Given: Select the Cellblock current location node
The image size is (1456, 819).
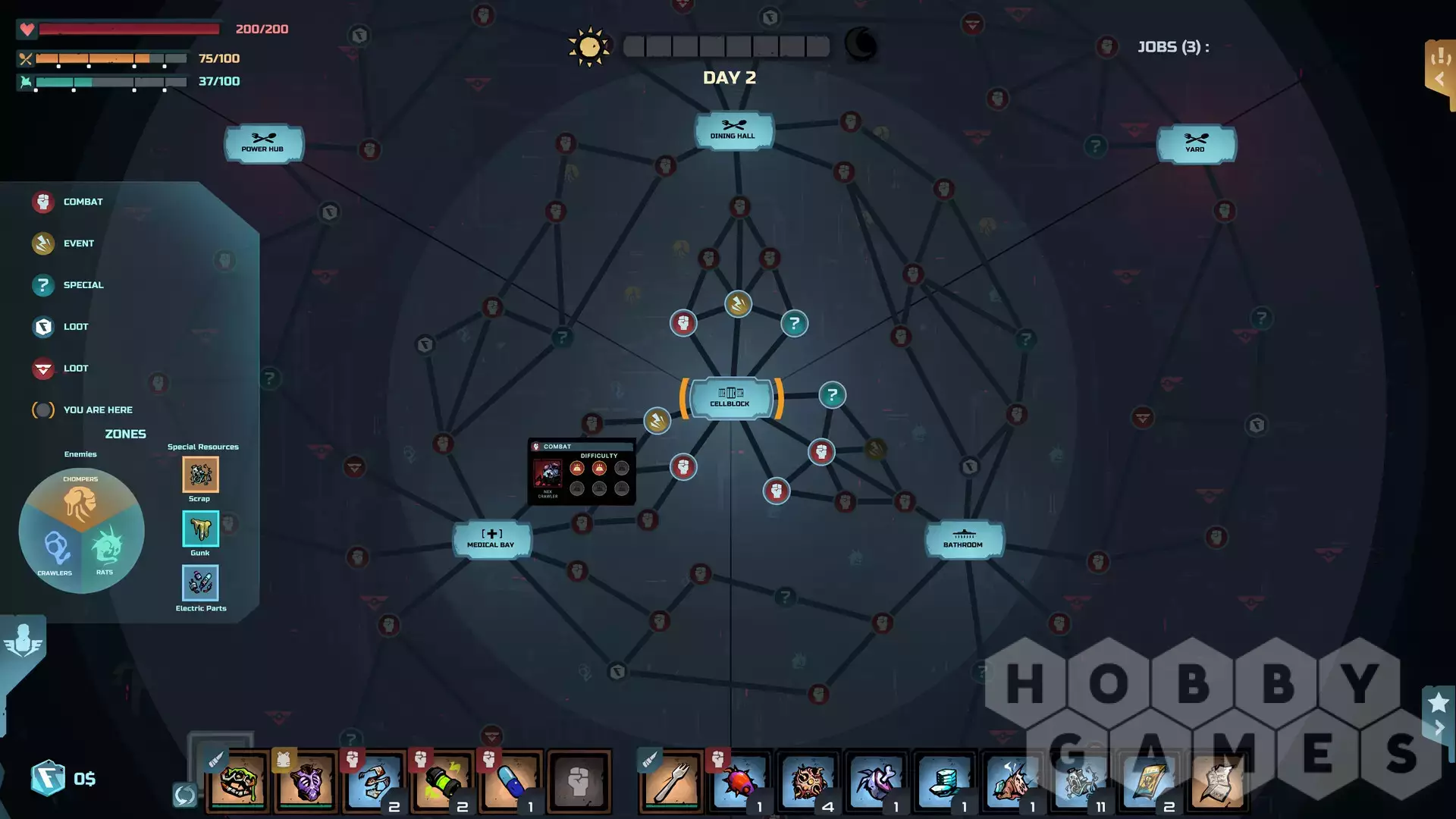Looking at the screenshot, I should [730, 397].
